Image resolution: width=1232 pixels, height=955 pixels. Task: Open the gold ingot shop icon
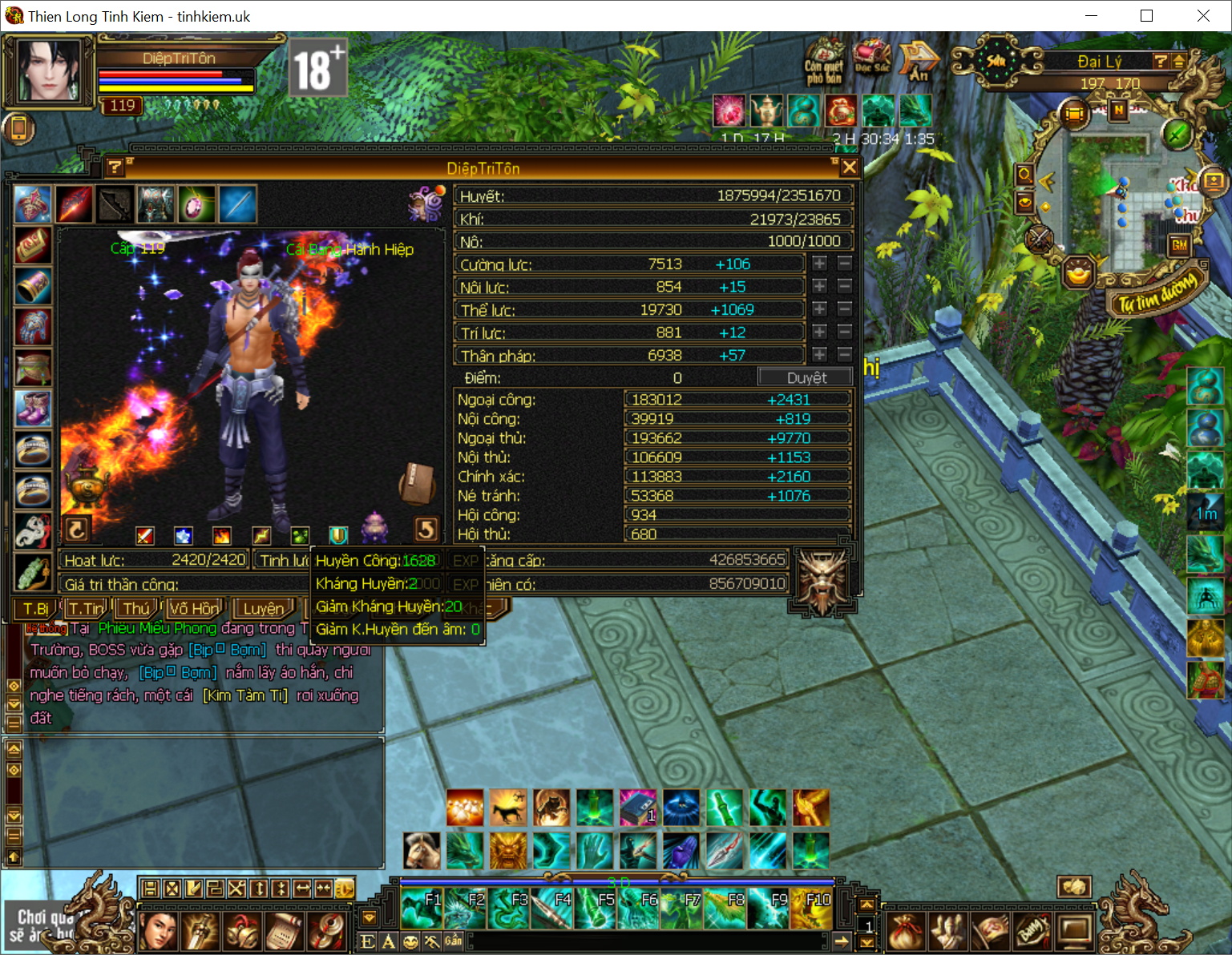1079,274
